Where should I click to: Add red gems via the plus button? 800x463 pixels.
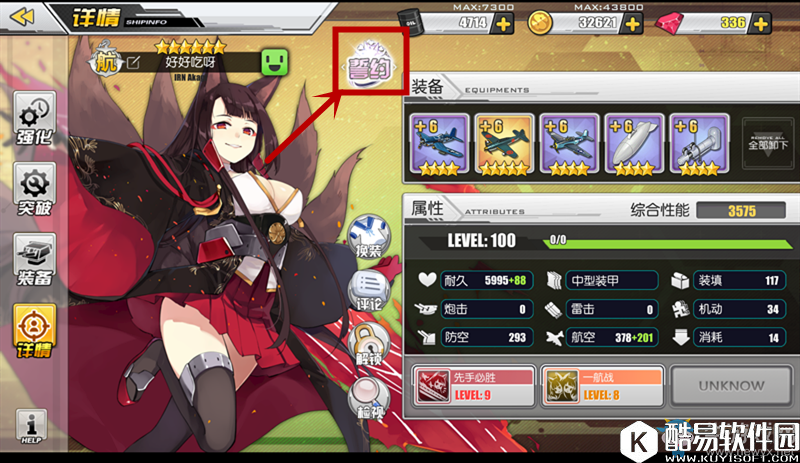(765, 23)
